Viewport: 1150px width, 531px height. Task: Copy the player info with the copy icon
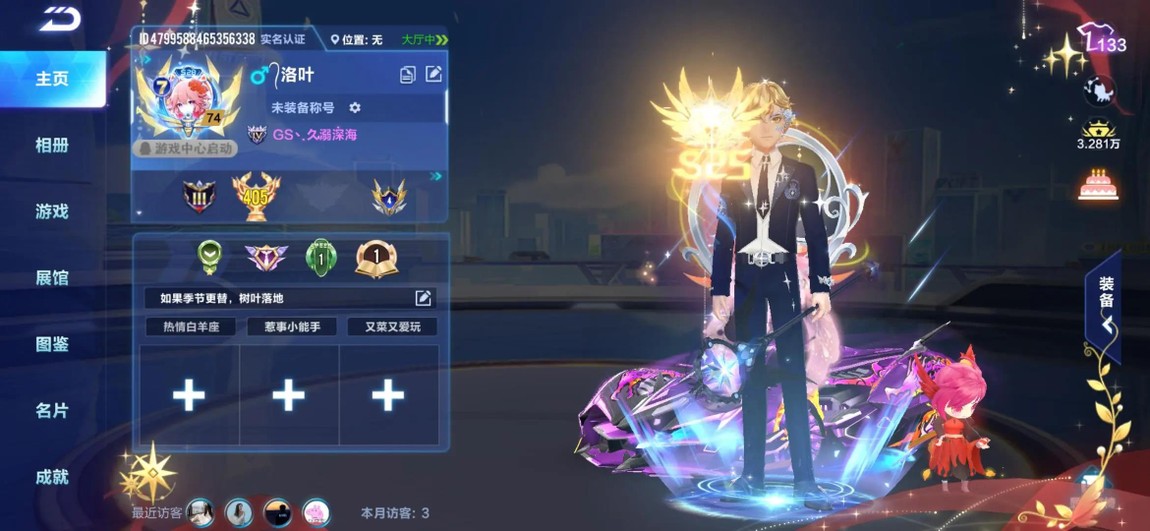pos(408,75)
